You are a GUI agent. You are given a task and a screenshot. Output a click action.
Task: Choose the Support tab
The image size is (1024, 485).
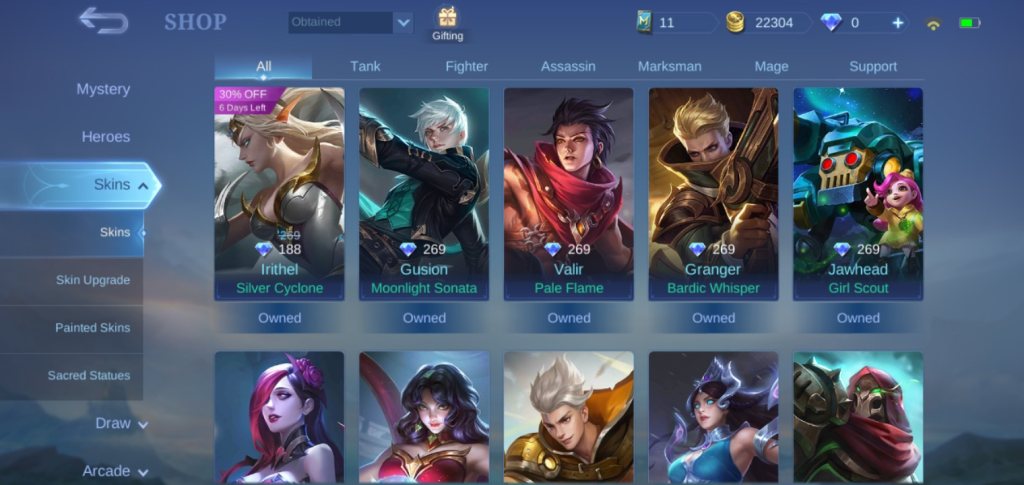(873, 66)
